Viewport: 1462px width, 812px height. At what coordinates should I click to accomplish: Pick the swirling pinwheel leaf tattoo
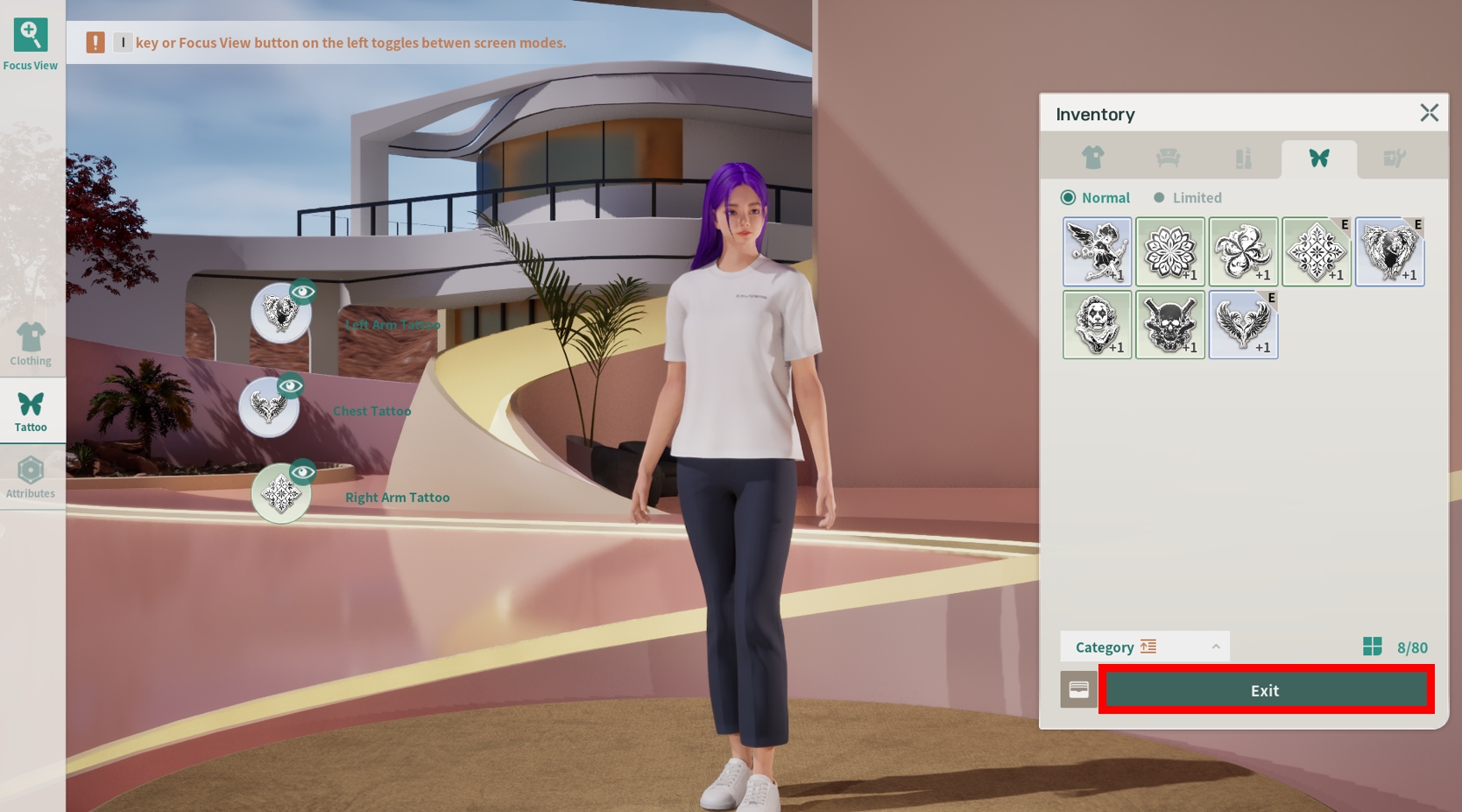pos(1243,252)
